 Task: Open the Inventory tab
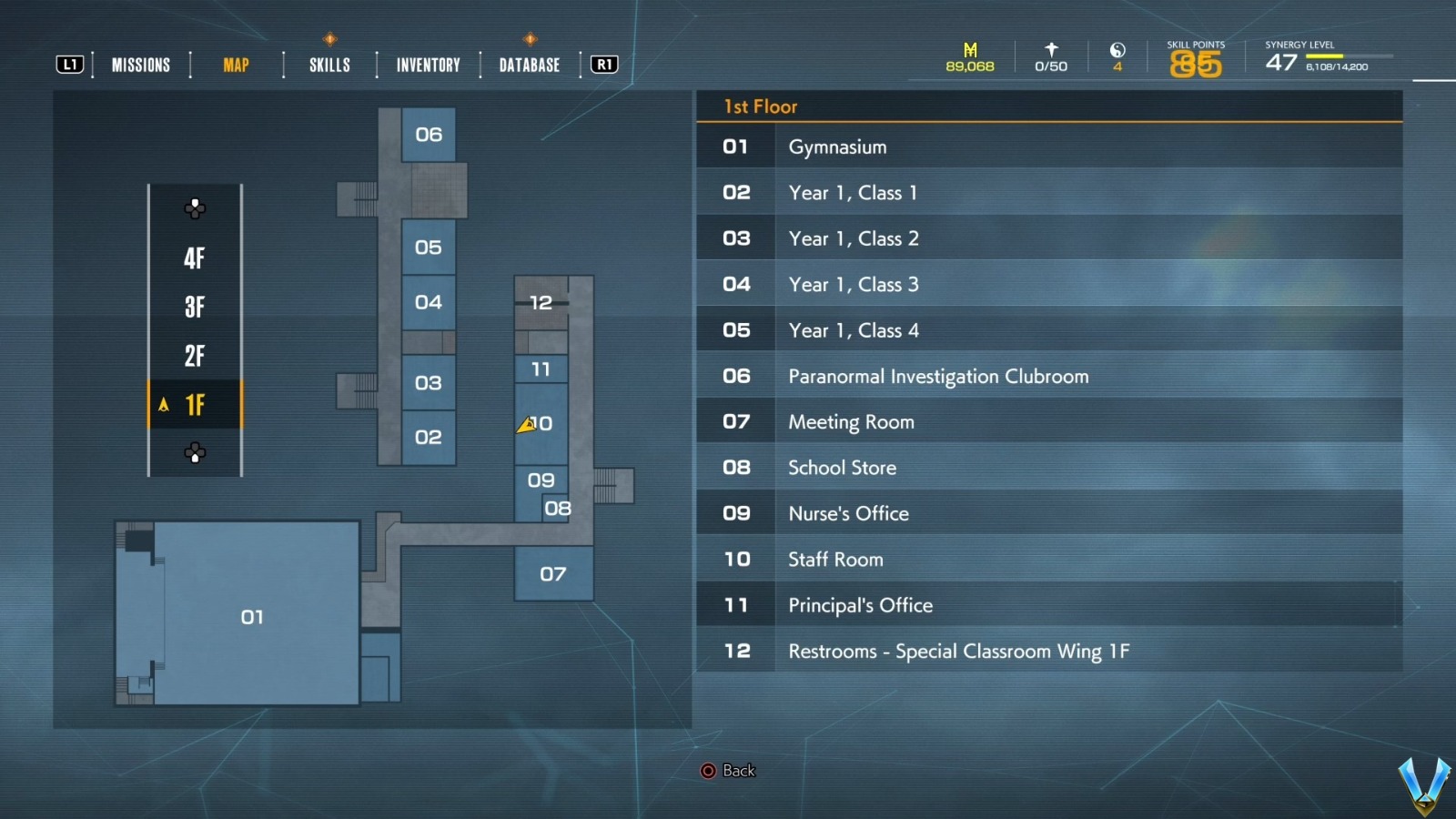(426, 64)
